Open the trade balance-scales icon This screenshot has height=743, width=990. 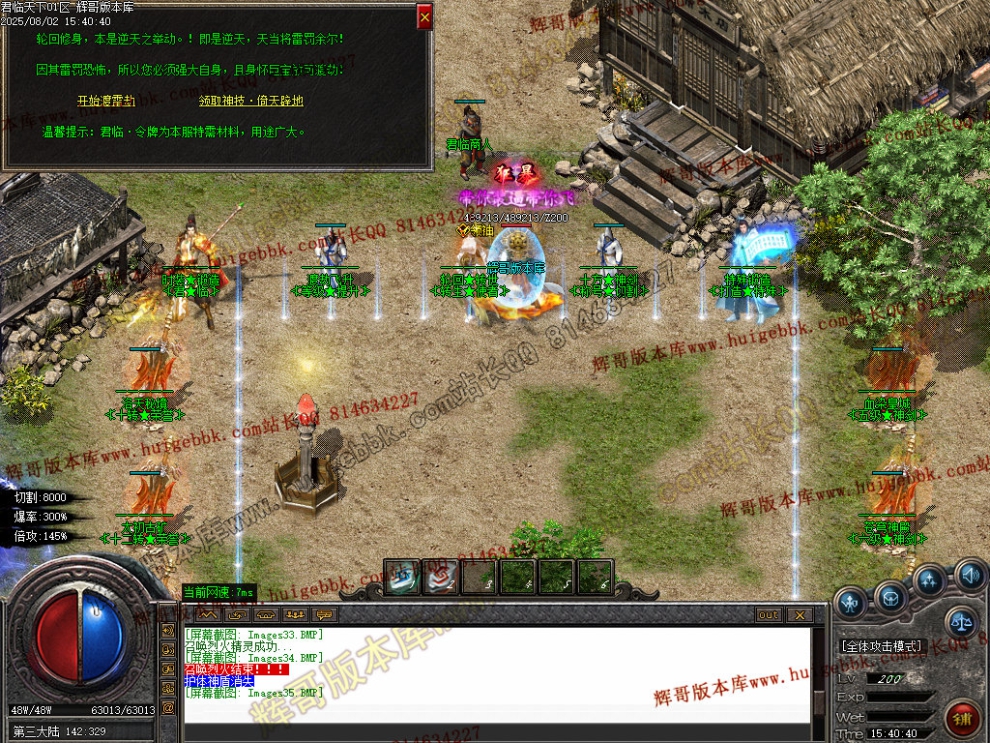point(961,621)
